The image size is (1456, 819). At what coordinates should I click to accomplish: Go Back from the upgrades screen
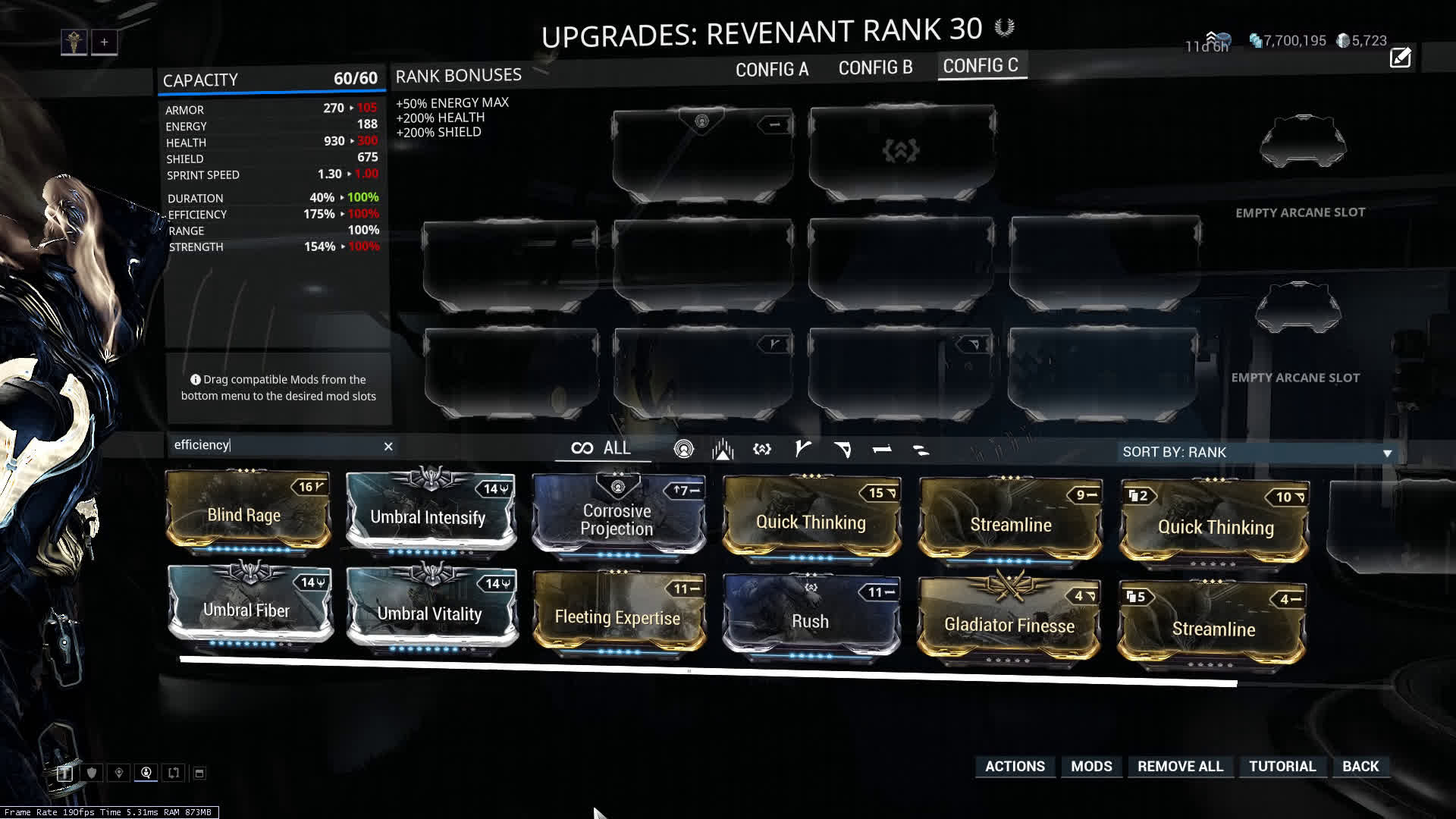click(x=1360, y=766)
